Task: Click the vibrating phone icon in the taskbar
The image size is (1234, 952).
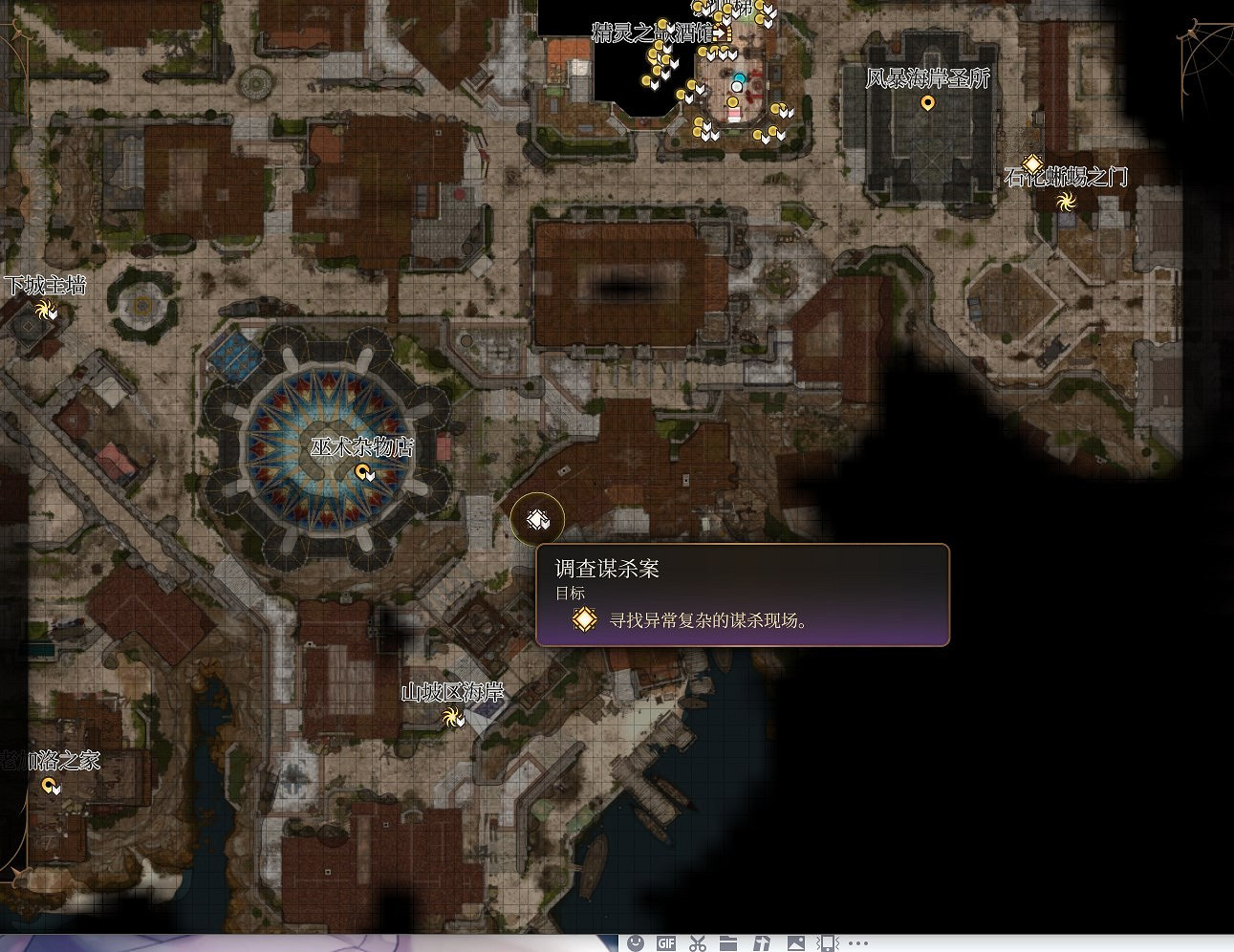Action: tap(828, 942)
